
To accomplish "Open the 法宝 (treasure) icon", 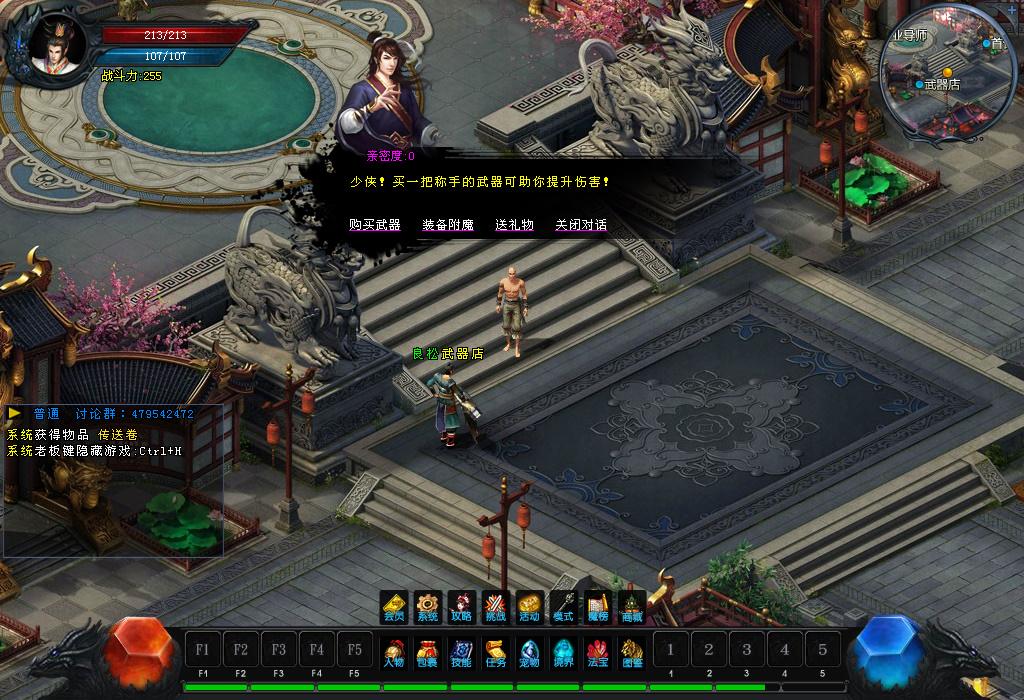I will 598,652.
